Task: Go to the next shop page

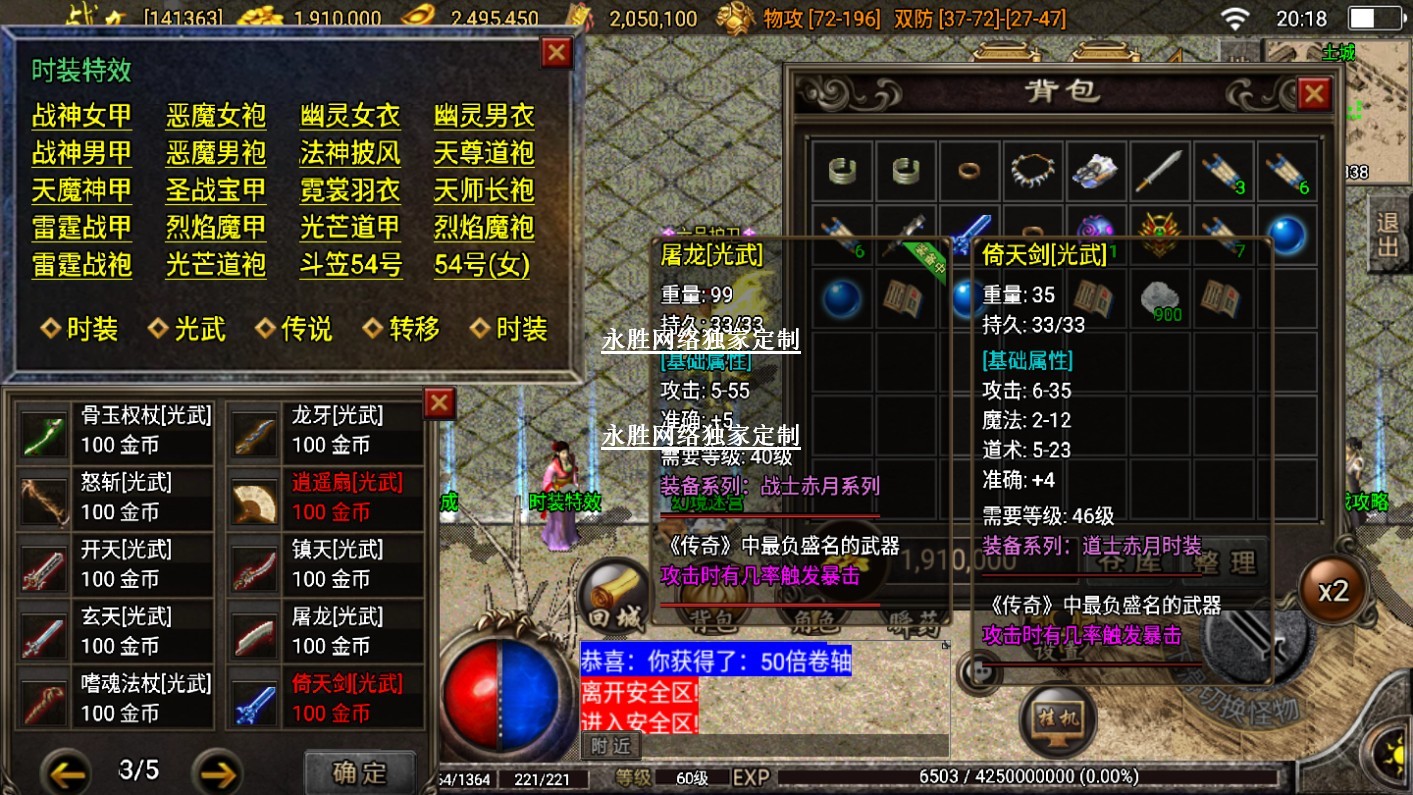Action: [217, 772]
